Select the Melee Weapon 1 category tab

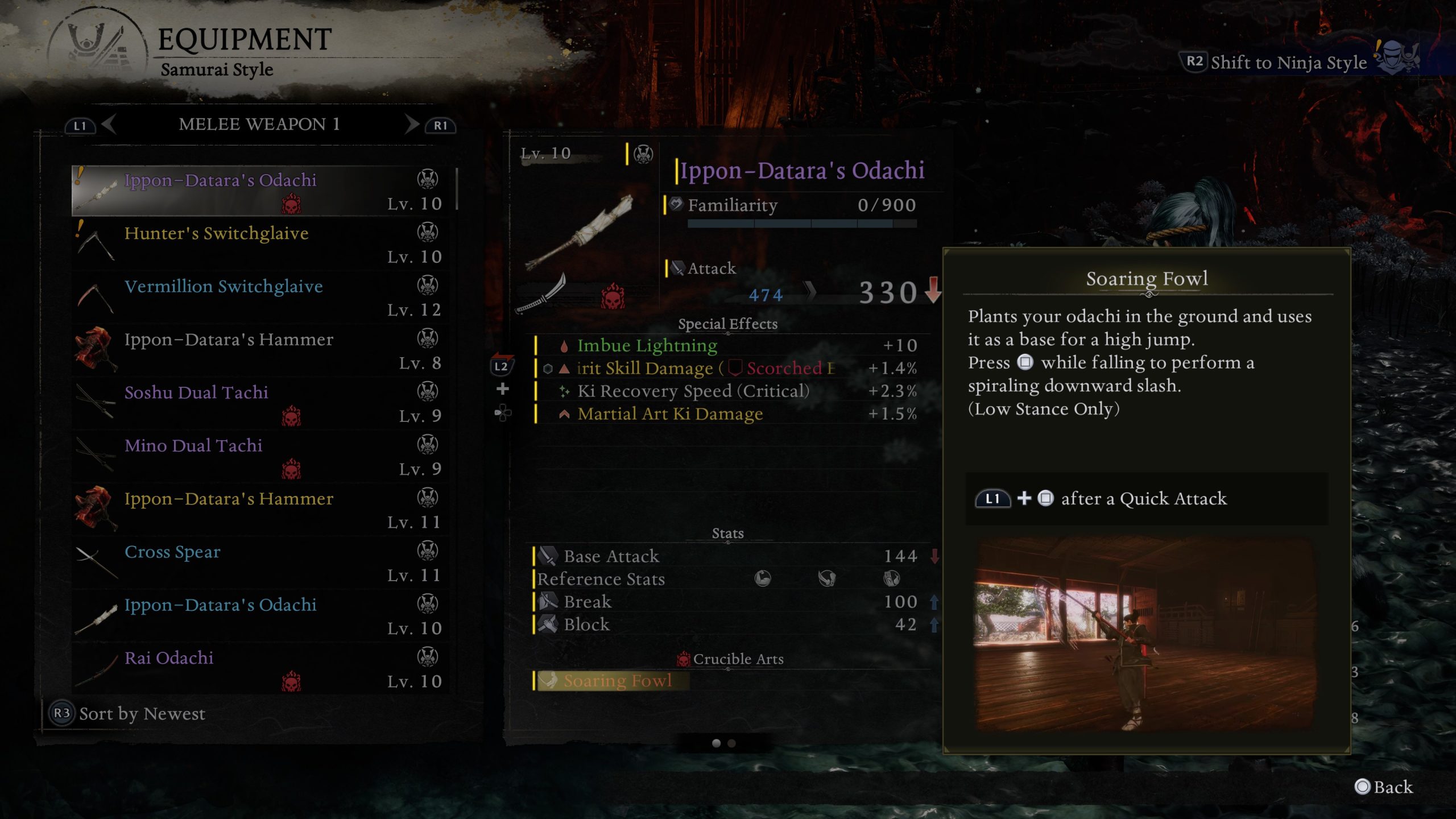coord(259,125)
